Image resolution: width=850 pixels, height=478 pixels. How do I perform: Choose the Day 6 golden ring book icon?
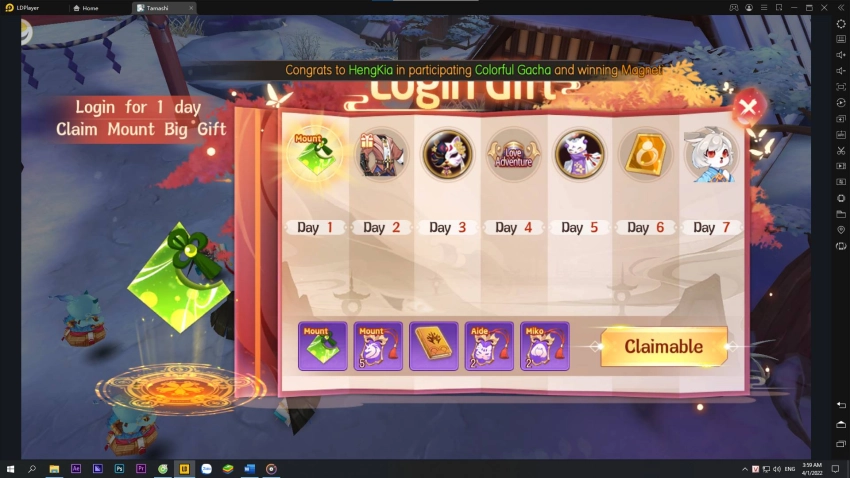tap(644, 154)
